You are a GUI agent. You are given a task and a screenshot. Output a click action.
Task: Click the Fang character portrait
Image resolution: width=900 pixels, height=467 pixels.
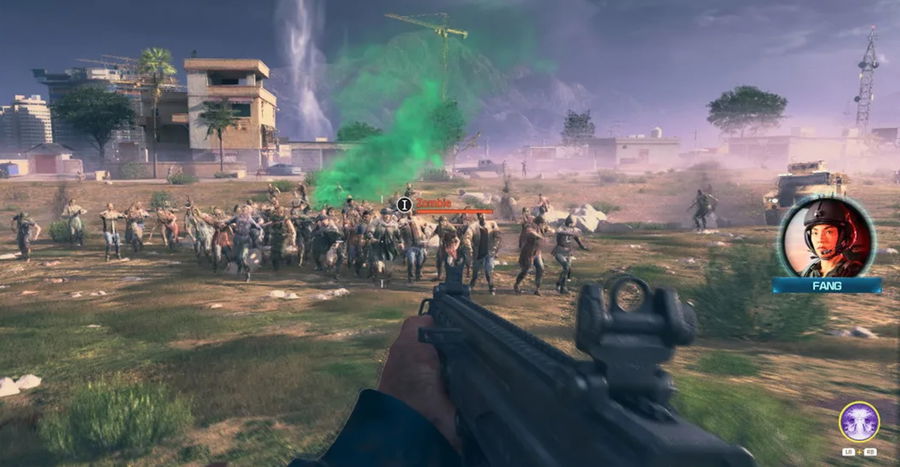826,238
